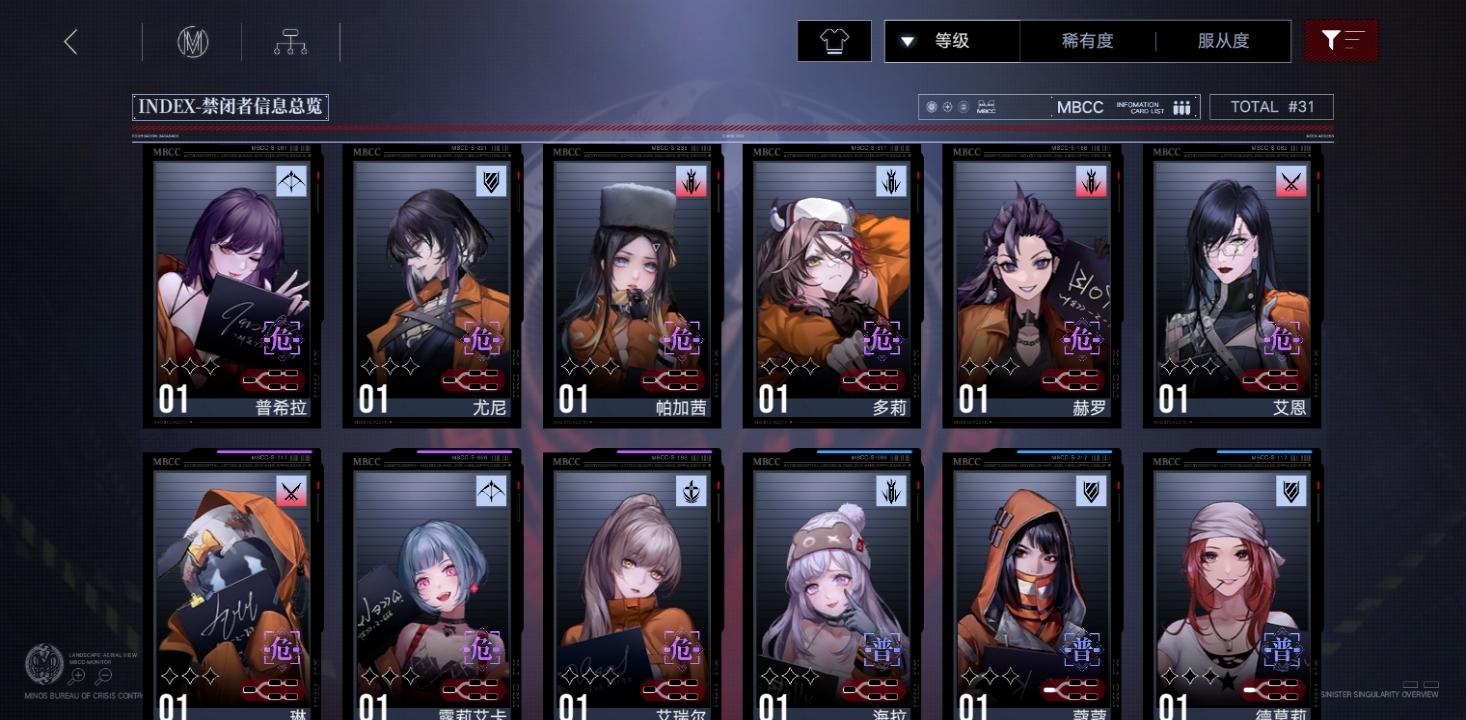Click the insect icon on 多莉's card

tap(891, 182)
